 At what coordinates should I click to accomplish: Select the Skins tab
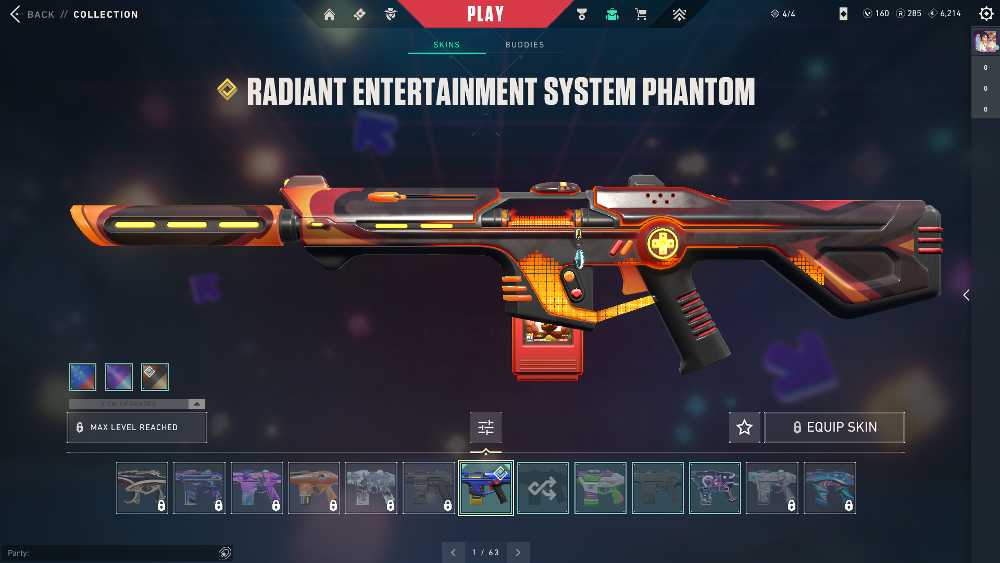[x=446, y=45]
